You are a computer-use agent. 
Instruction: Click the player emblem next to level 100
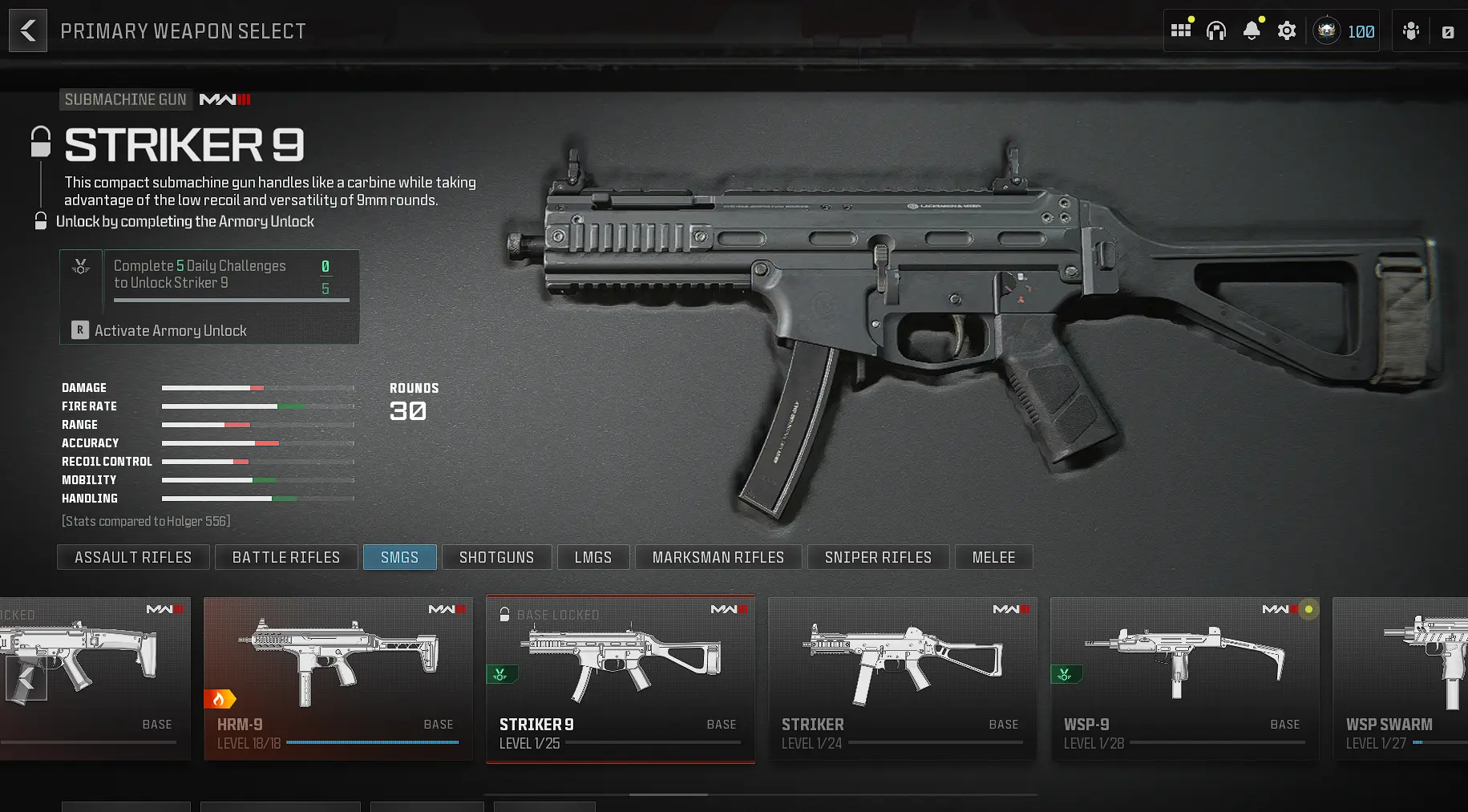coord(1327,30)
